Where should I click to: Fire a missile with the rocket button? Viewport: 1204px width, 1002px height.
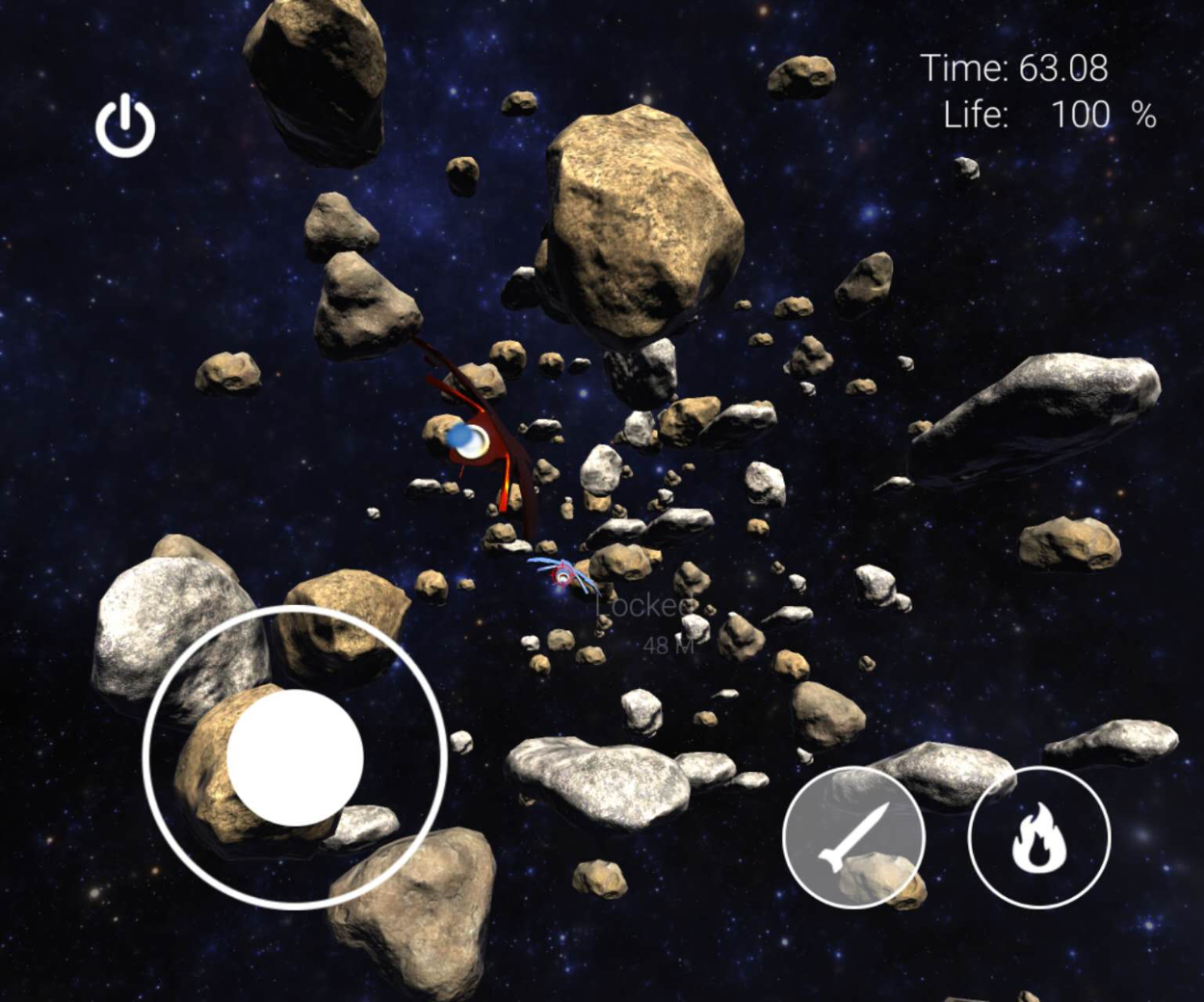[853, 836]
